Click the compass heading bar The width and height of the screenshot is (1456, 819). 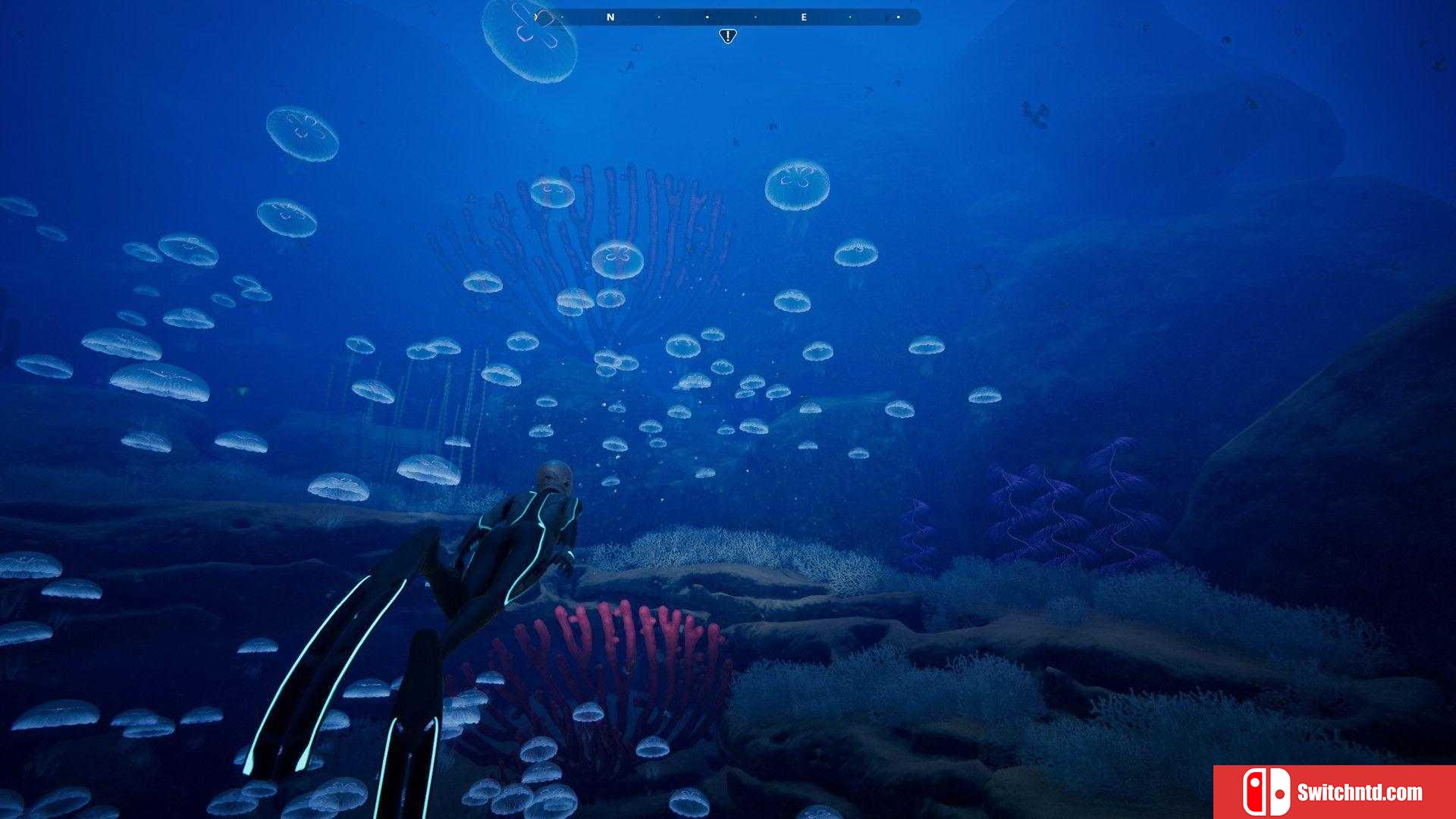point(728,17)
